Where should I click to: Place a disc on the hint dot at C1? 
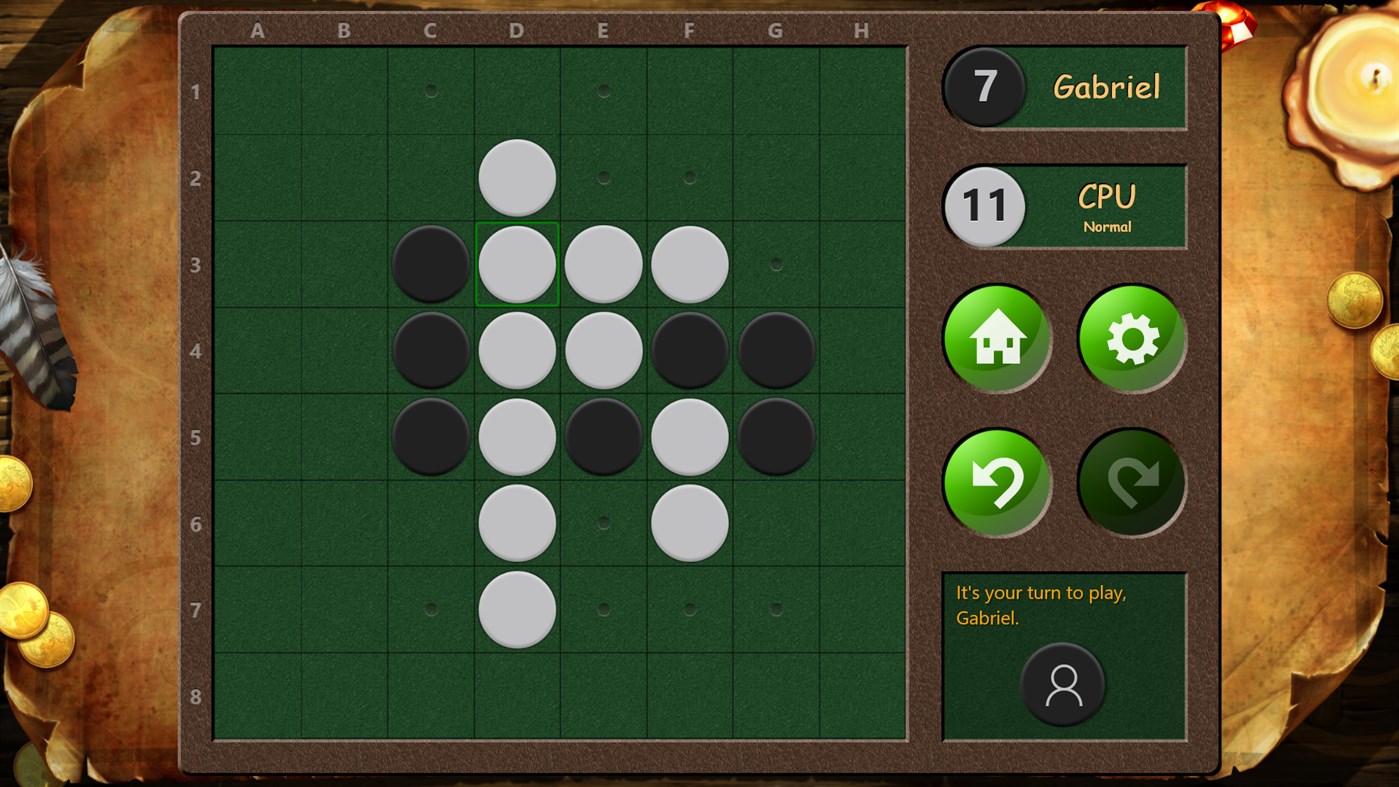tap(430, 91)
